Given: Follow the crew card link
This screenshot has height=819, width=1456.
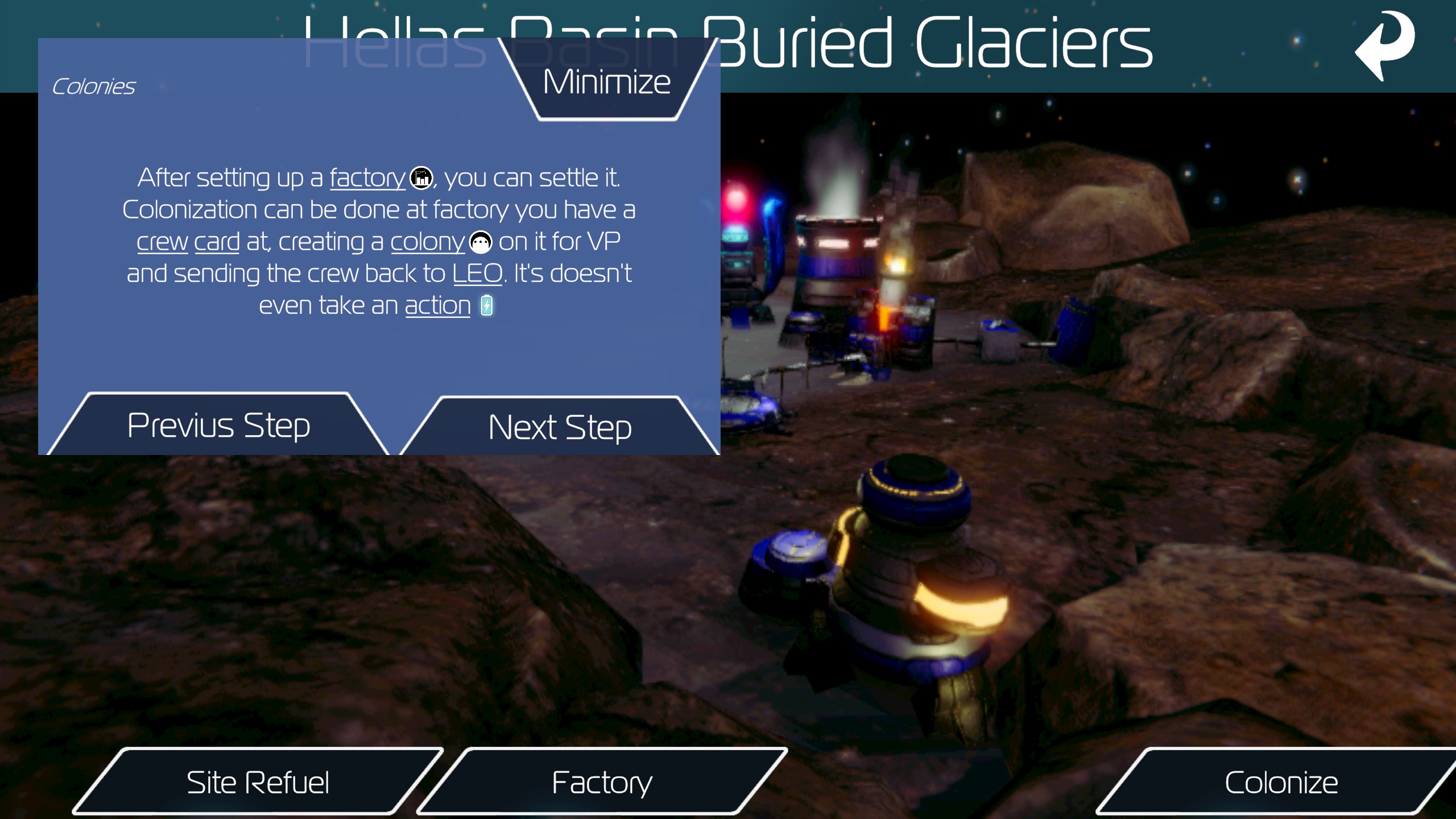Looking at the screenshot, I should 188,242.
